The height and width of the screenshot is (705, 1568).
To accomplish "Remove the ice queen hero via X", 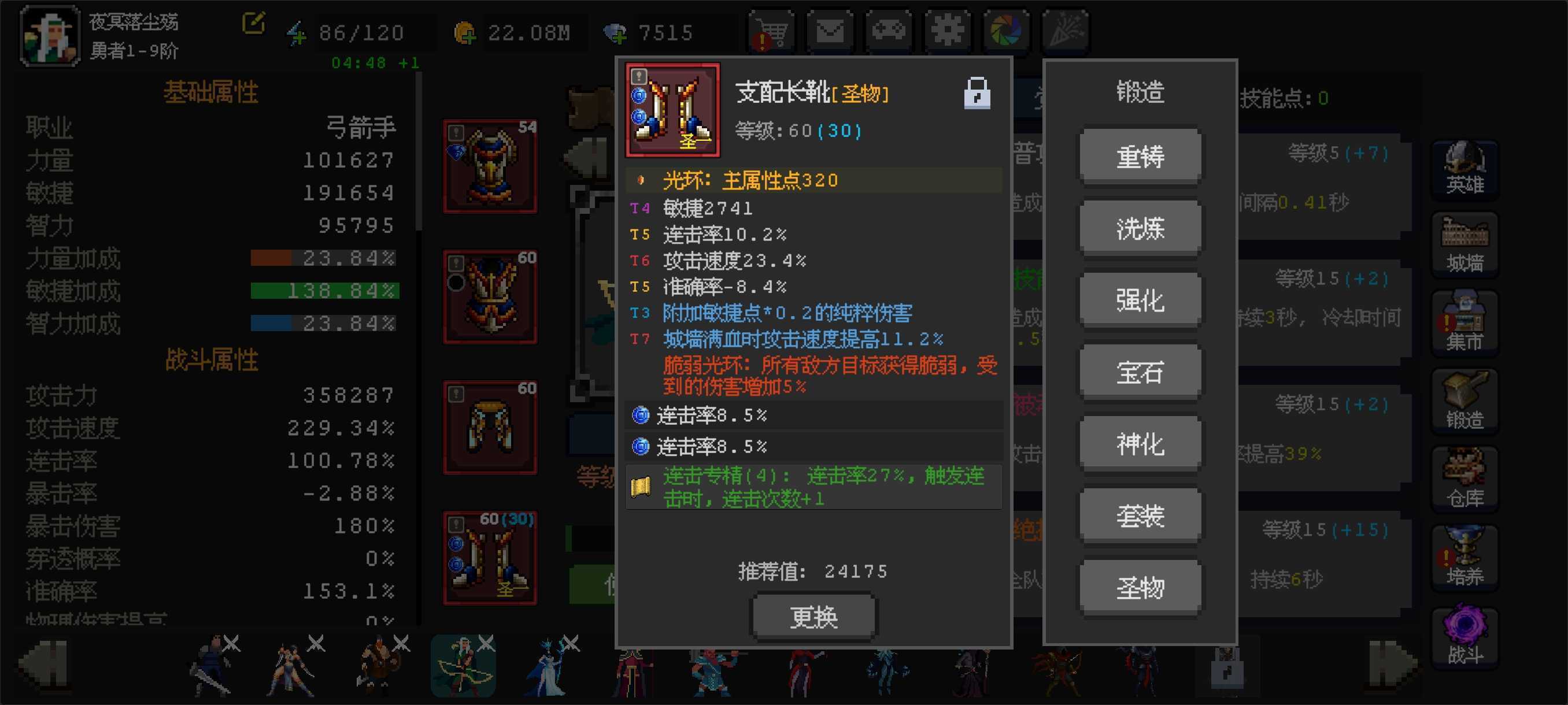I will [x=572, y=643].
